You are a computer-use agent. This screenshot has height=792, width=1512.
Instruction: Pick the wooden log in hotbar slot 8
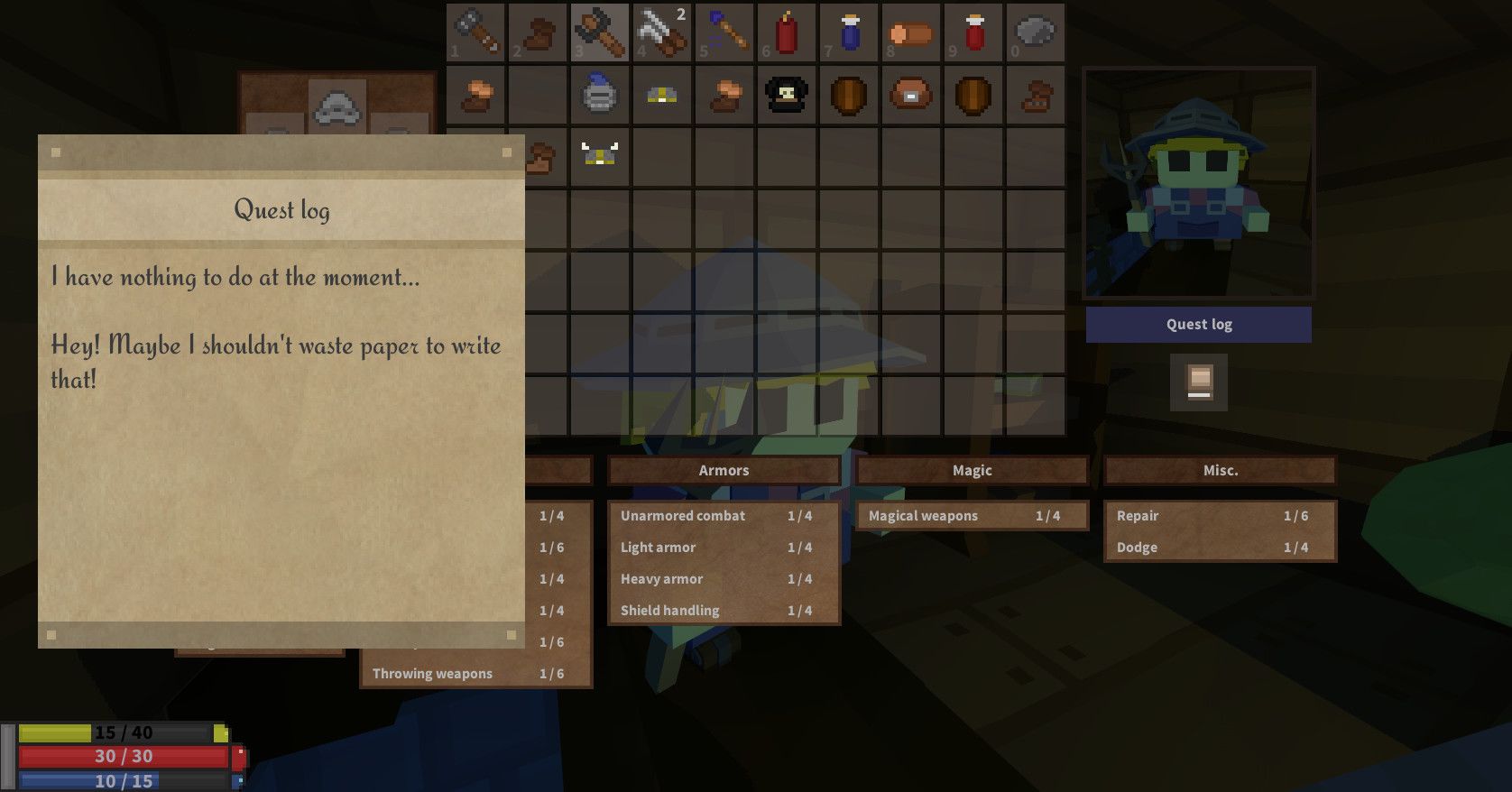[x=911, y=32]
